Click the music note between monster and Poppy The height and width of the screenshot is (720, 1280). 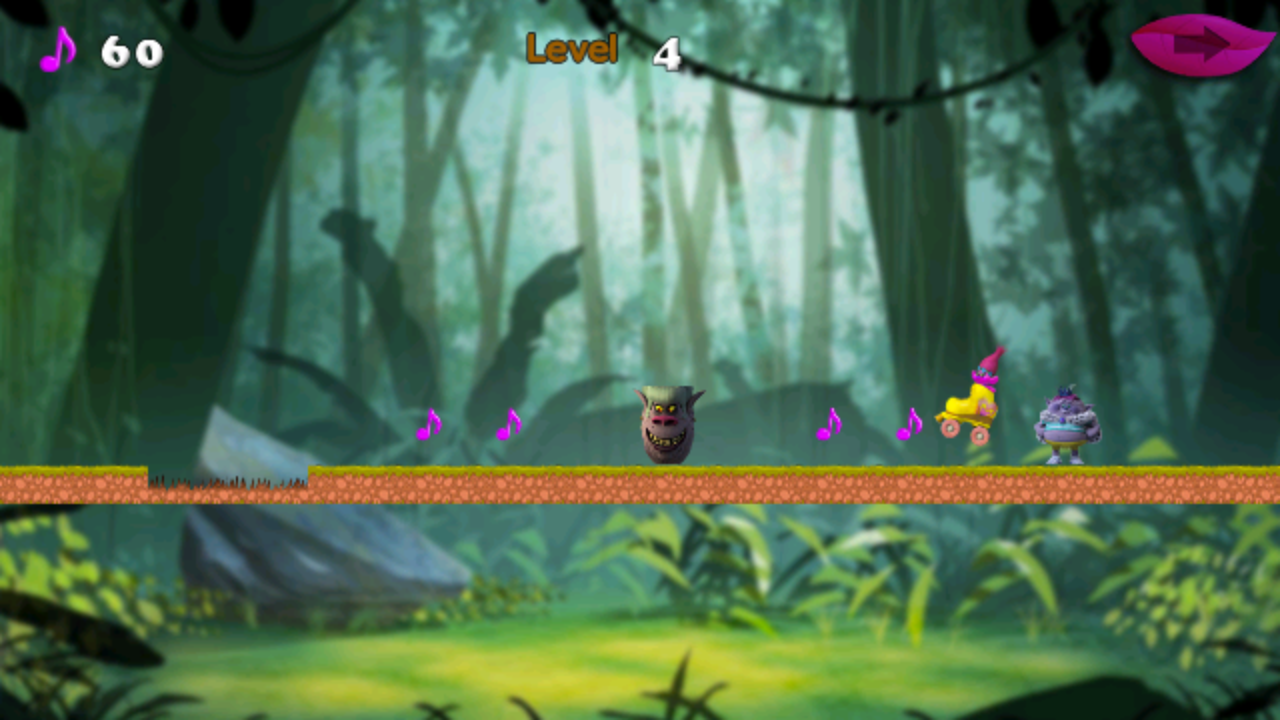tap(828, 425)
